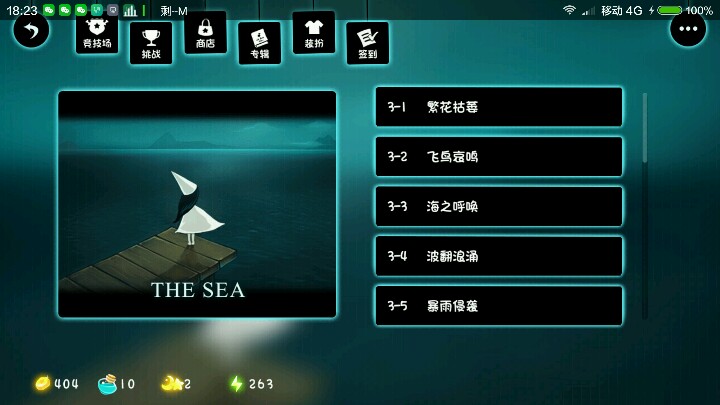Select level 3-2 飞鸟哀鸣
Image resolution: width=720 pixels, height=405 pixels.
(x=498, y=157)
